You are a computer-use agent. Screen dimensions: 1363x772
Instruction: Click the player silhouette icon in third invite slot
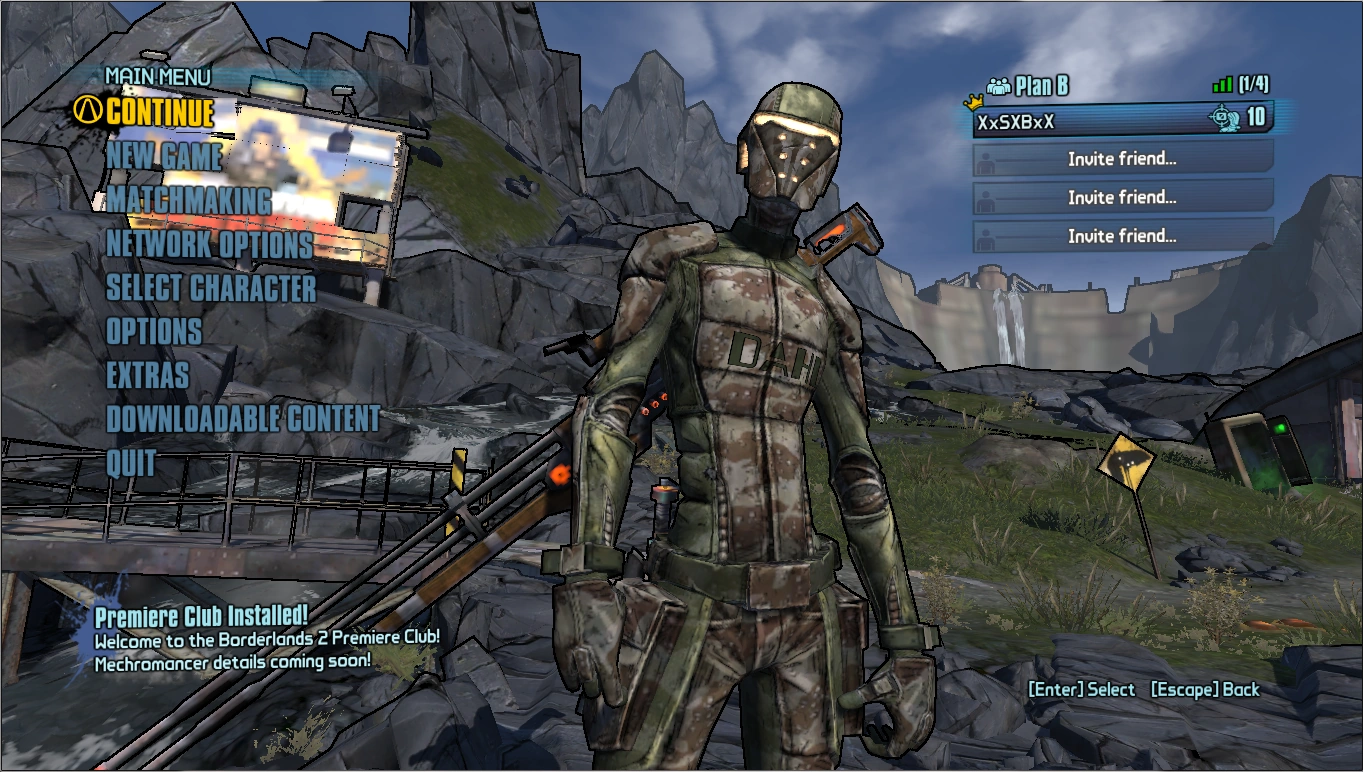coord(984,236)
